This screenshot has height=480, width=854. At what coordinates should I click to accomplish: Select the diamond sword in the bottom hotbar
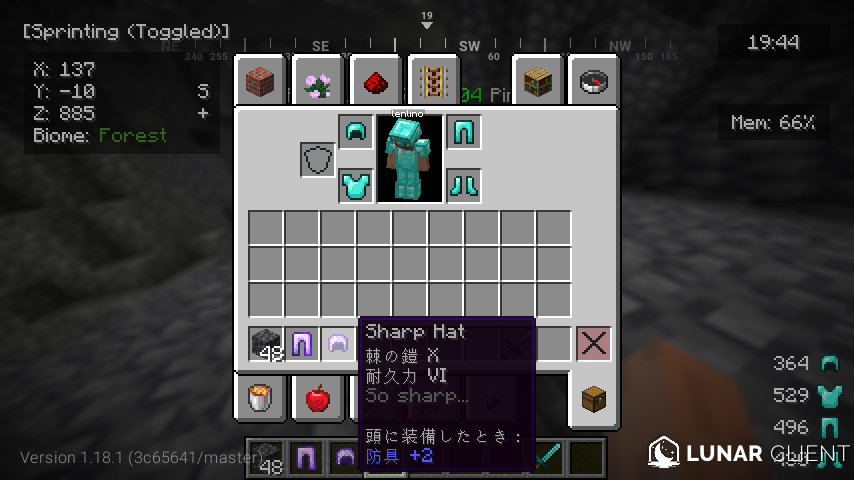(x=549, y=457)
